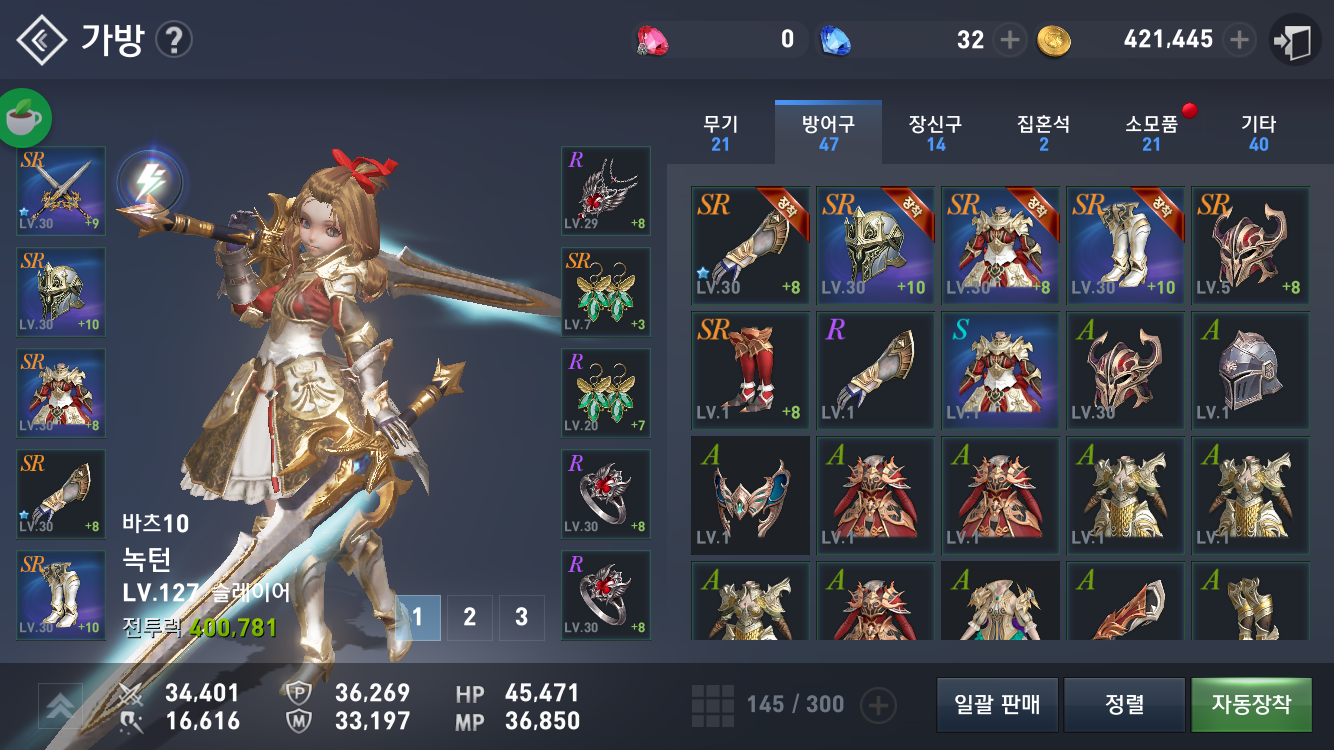1334x750 pixels.
Task: Add blue diamonds with the plus button
Action: coord(1010,40)
